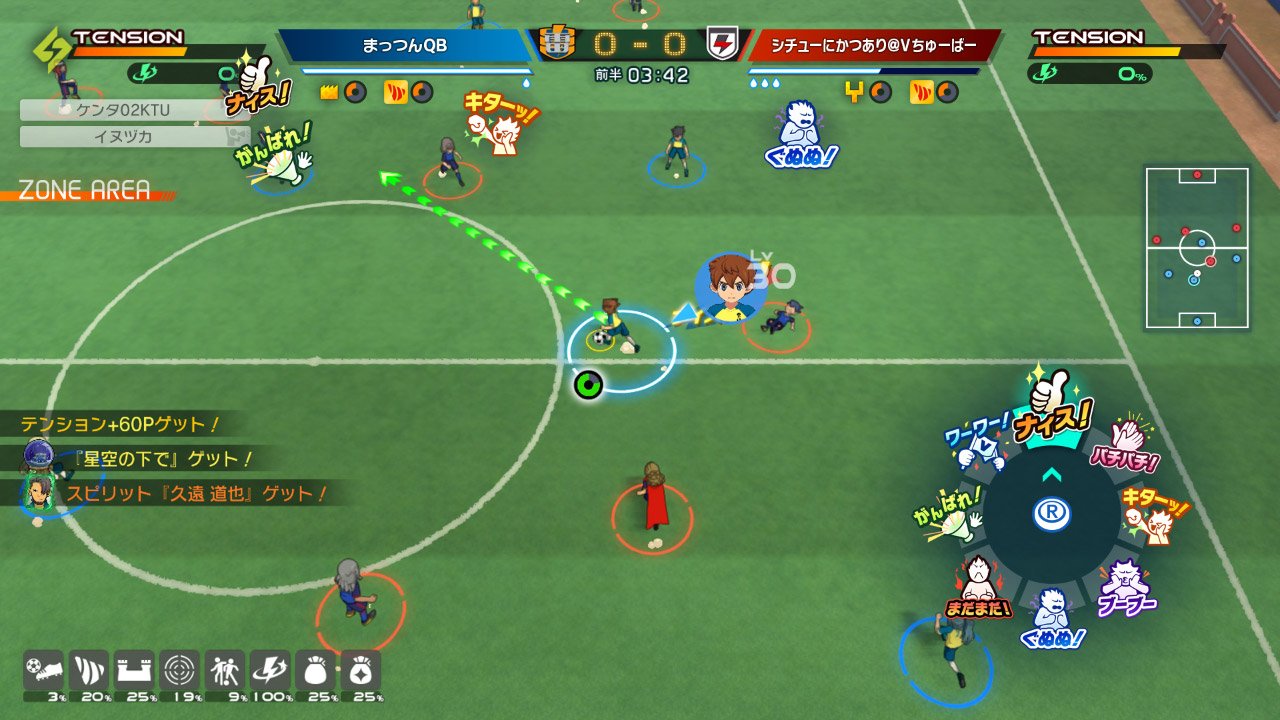Click the target crosshair stat icon

coord(179,670)
